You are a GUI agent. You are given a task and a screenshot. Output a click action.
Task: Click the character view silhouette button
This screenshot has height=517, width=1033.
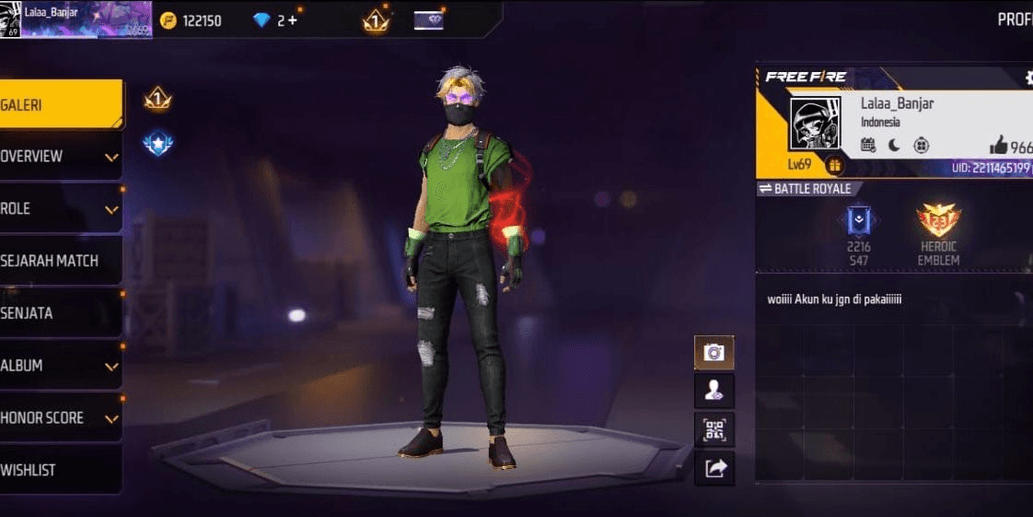[x=714, y=390]
